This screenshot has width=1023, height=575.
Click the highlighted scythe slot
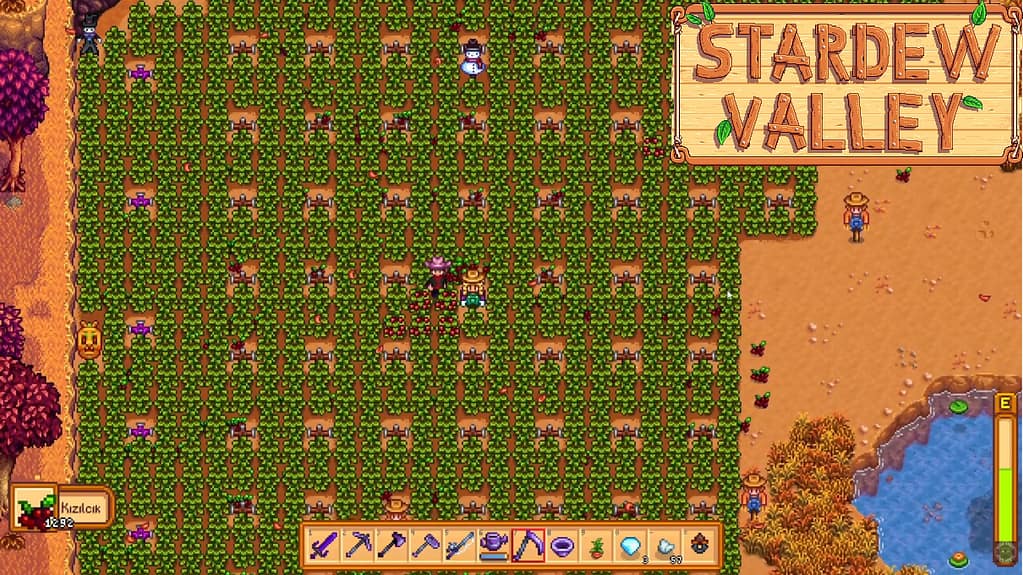tap(528, 545)
